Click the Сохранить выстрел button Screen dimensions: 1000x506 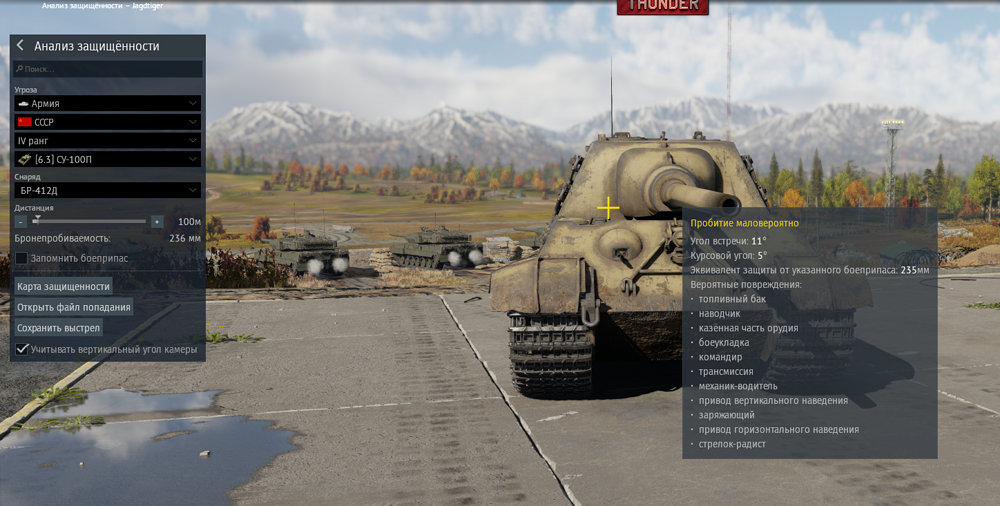pyautogui.click(x=59, y=328)
